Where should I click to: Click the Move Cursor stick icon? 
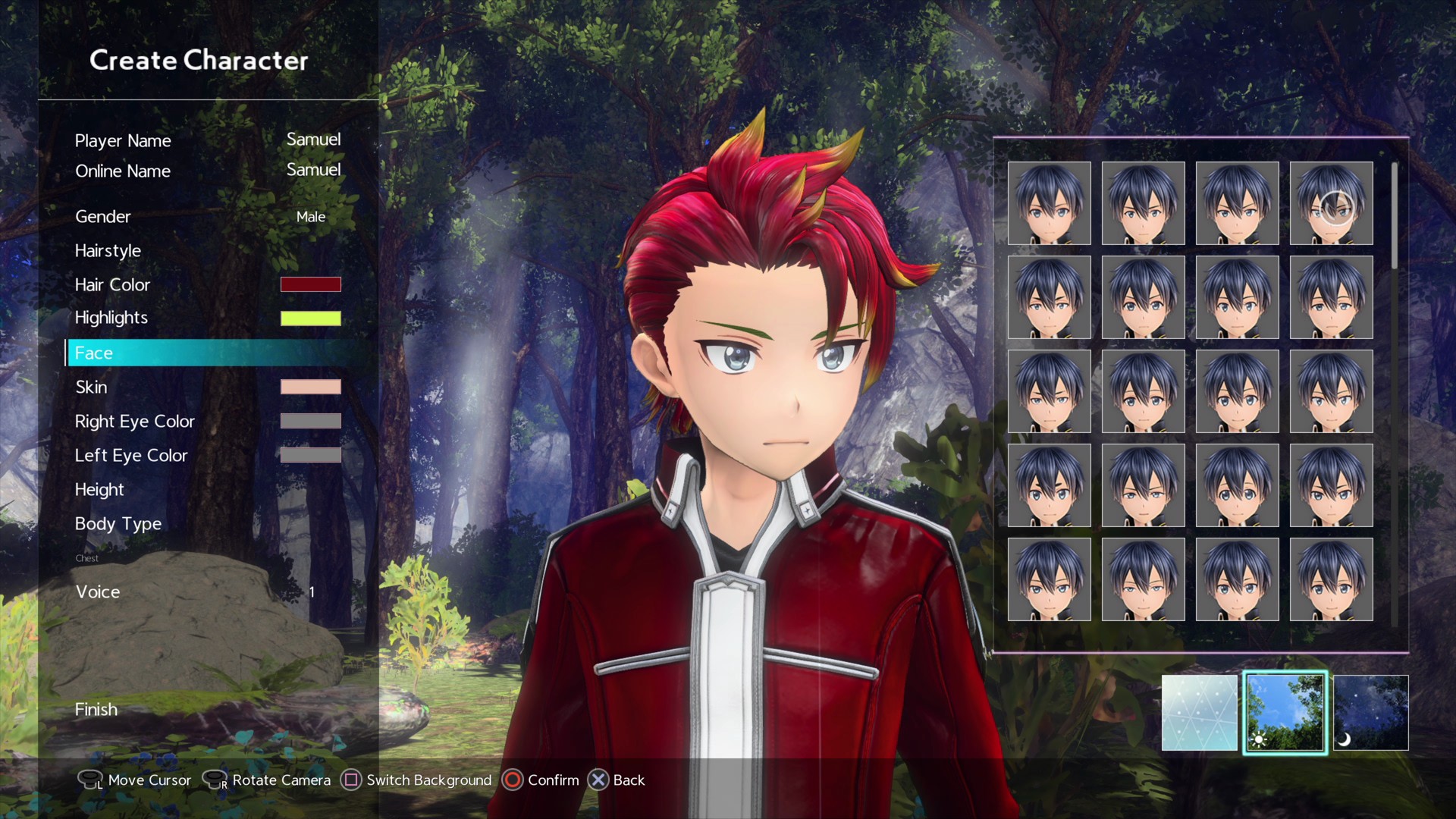coord(89,780)
